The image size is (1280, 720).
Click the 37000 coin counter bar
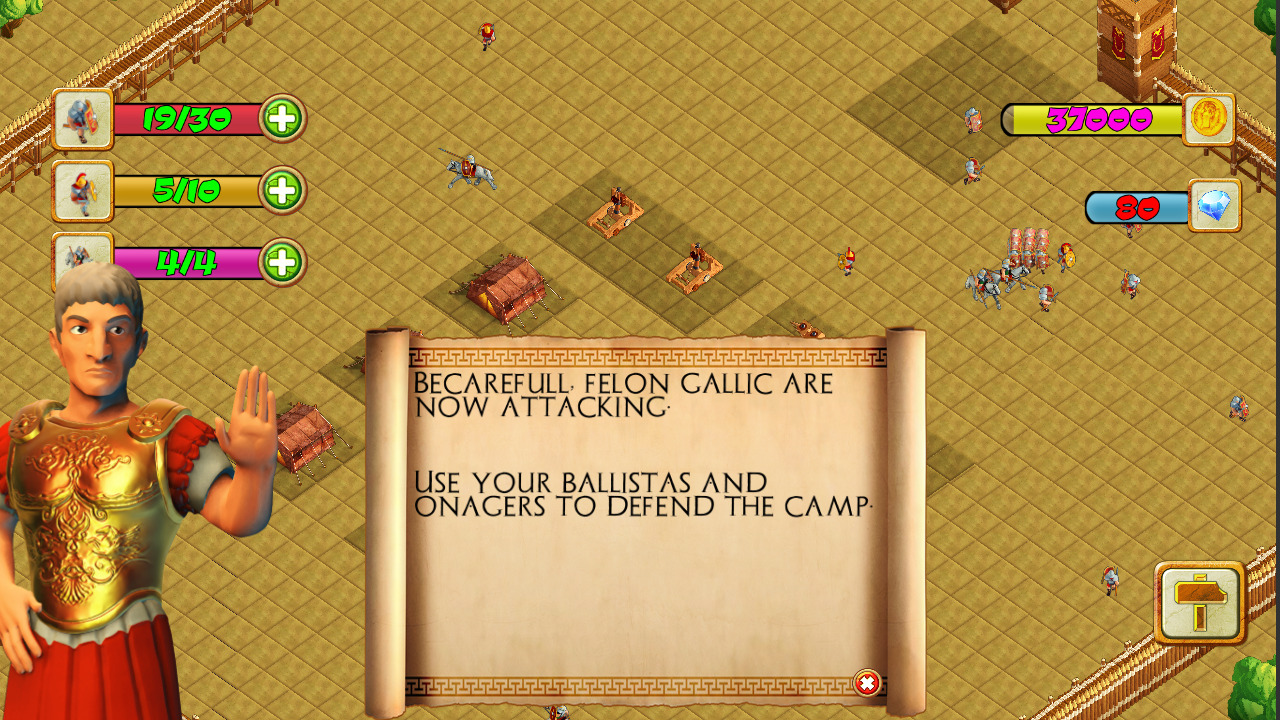(1100, 118)
